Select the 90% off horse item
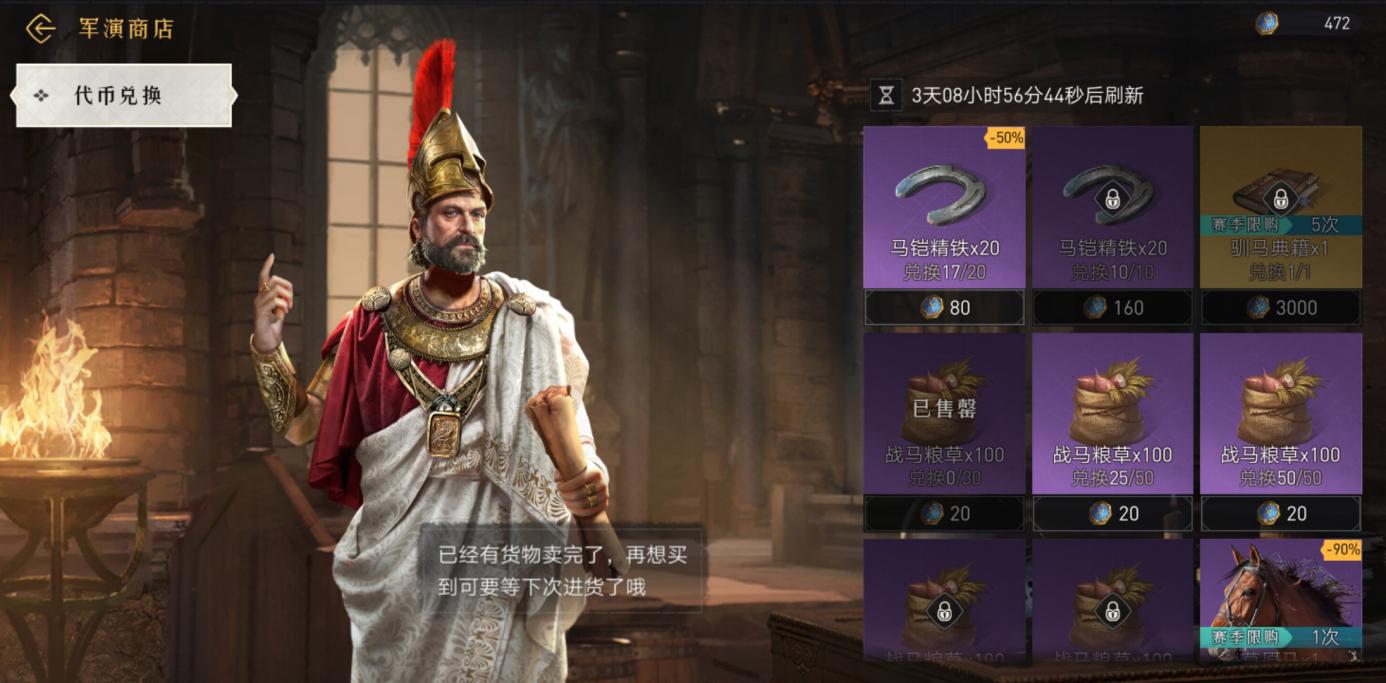Viewport: 1386px width, 683px height. (1280, 600)
